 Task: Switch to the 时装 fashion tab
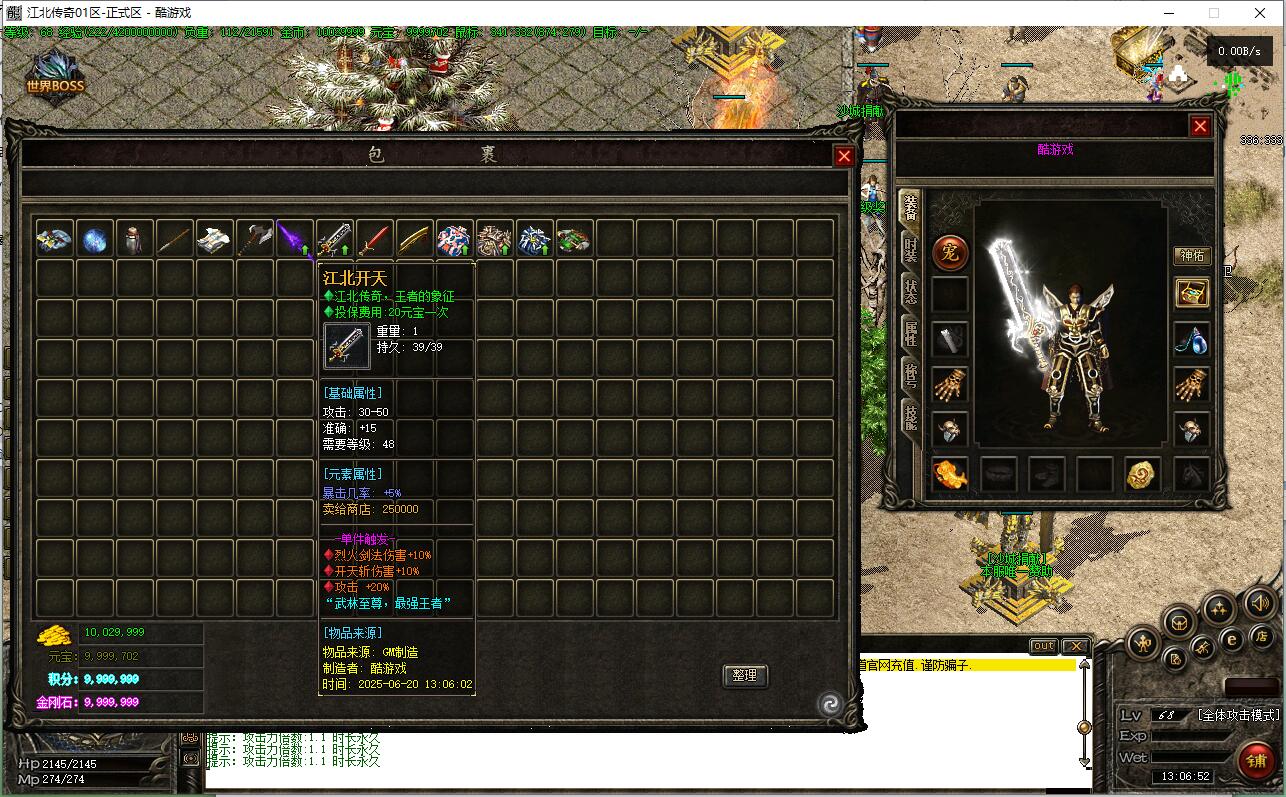click(910, 250)
